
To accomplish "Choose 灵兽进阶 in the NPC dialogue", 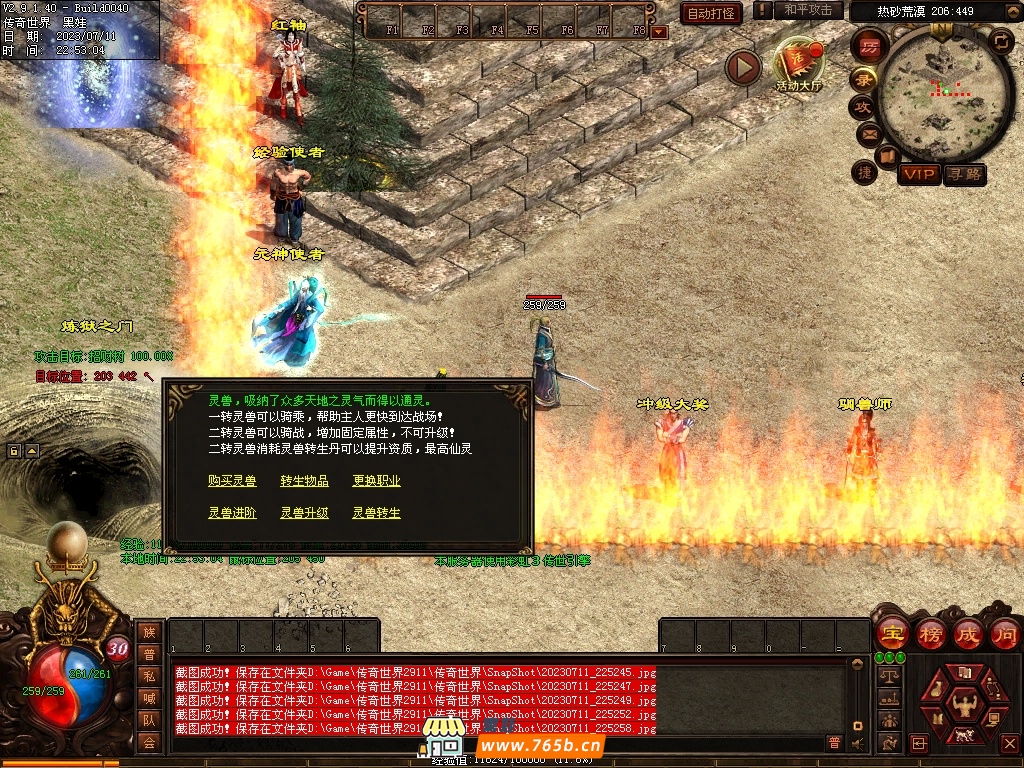I will [232, 513].
